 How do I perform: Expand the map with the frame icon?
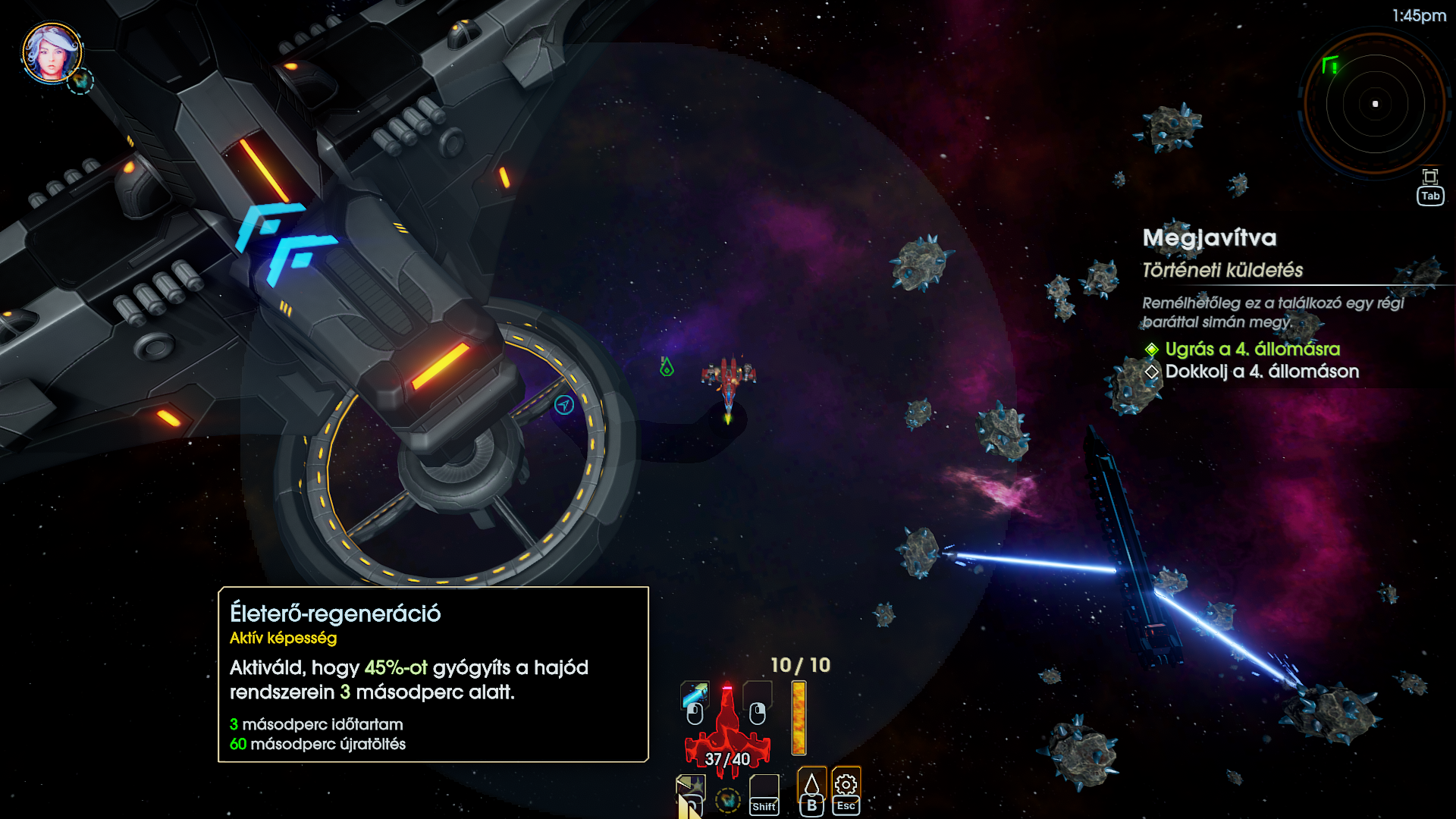click(x=1430, y=177)
